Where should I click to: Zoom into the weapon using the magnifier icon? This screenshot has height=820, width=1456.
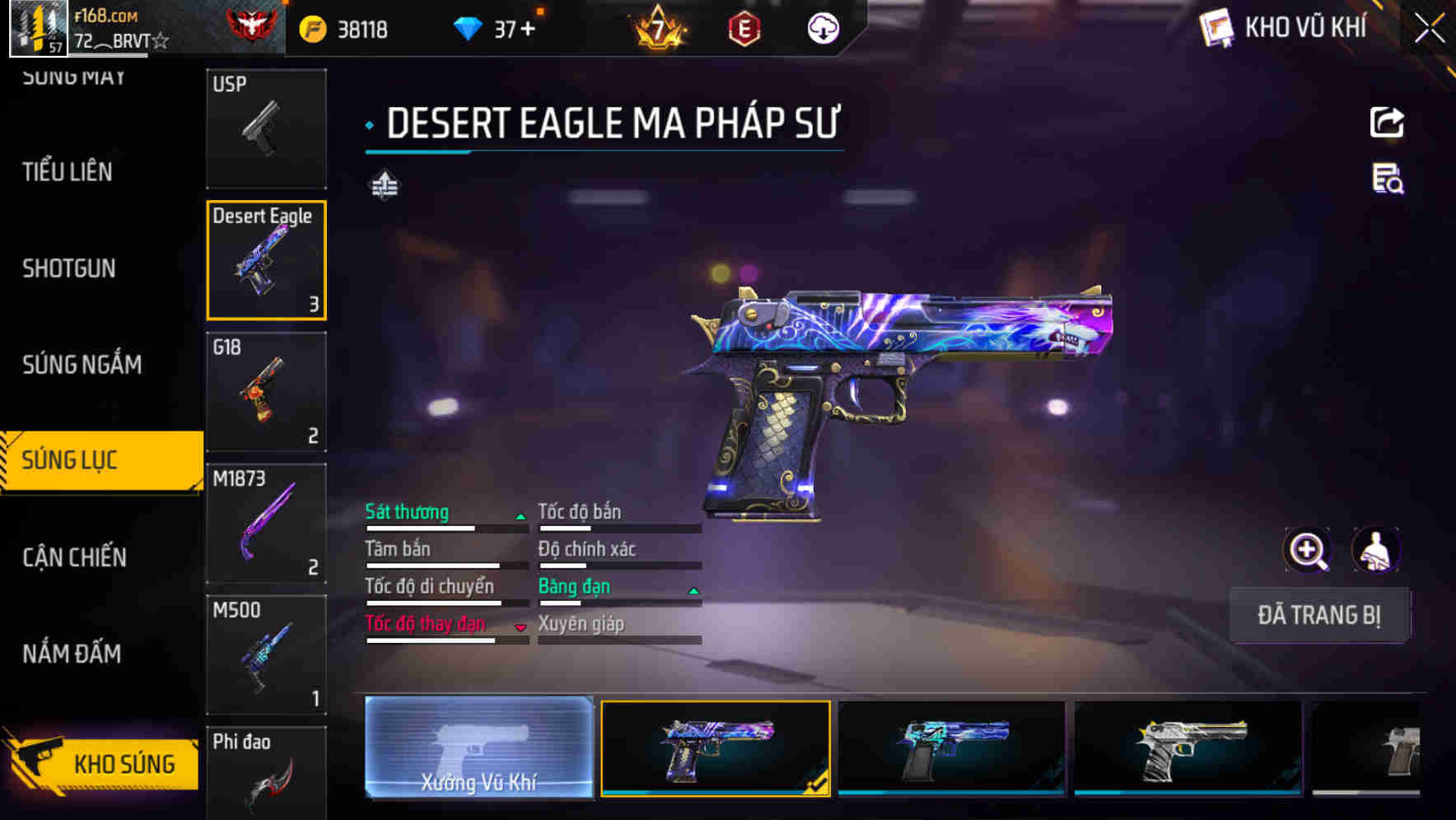pyautogui.click(x=1306, y=550)
